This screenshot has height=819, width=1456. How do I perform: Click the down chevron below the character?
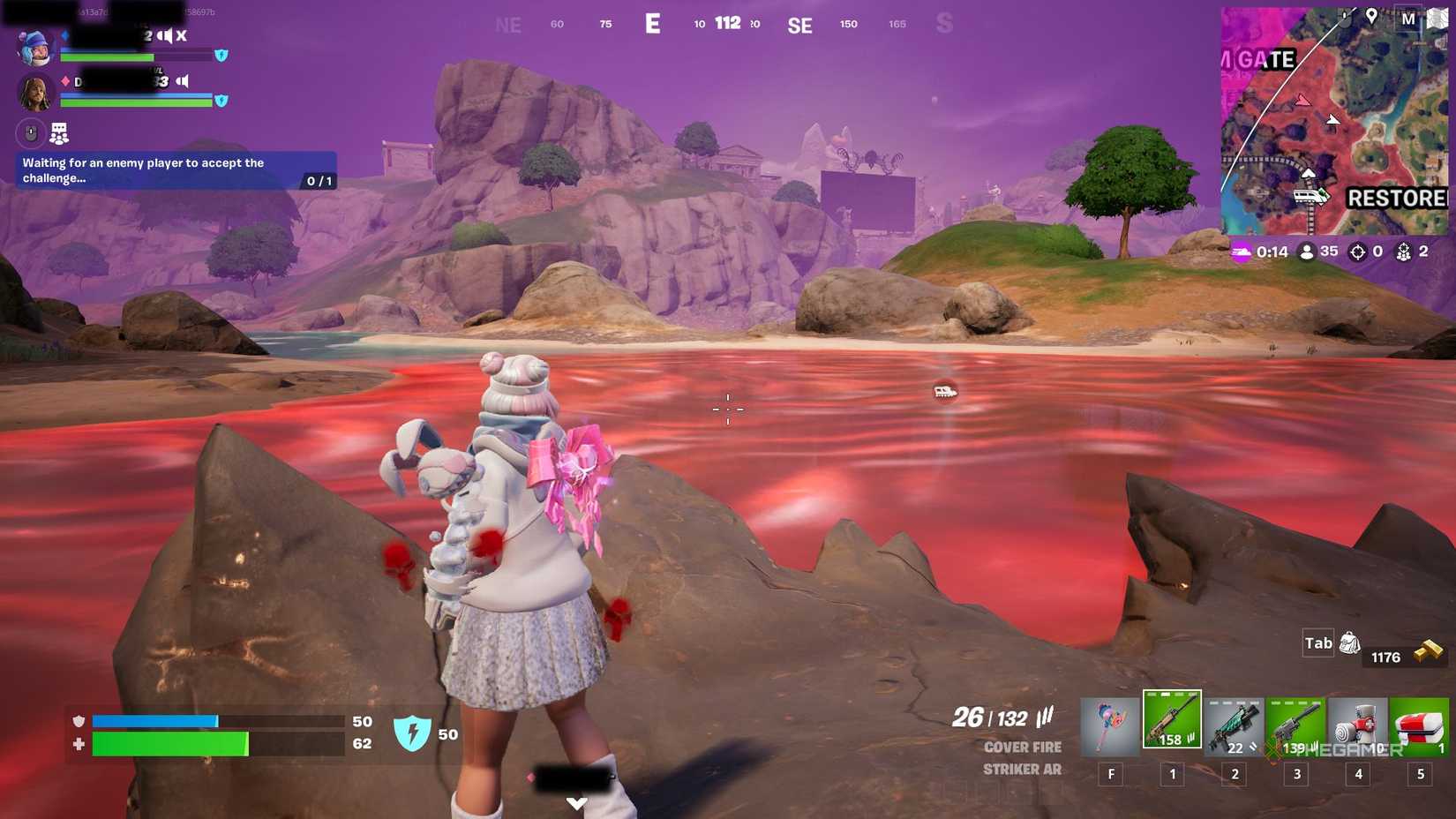[578, 803]
